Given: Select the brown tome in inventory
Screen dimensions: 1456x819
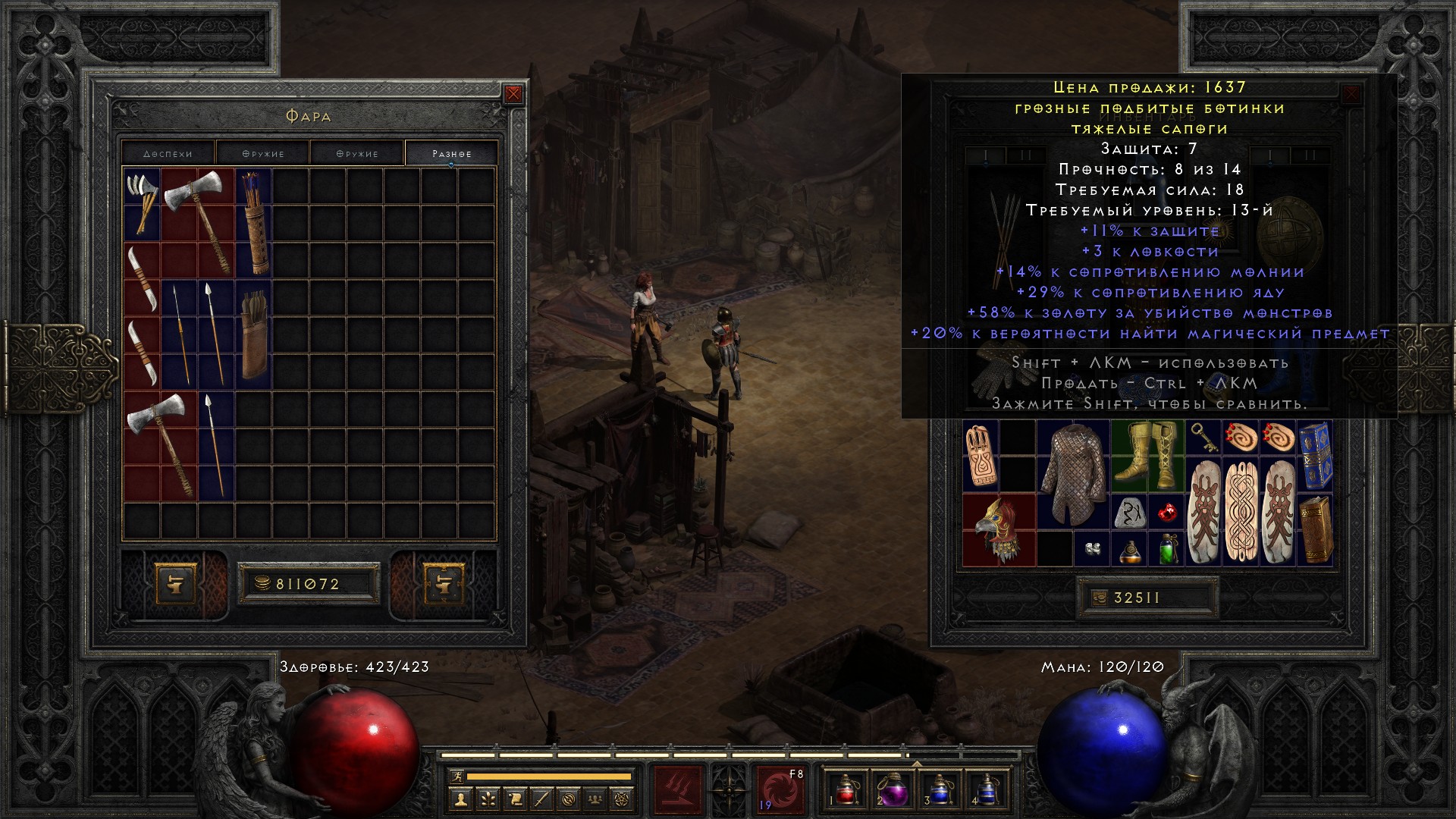Looking at the screenshot, I should (1314, 530).
